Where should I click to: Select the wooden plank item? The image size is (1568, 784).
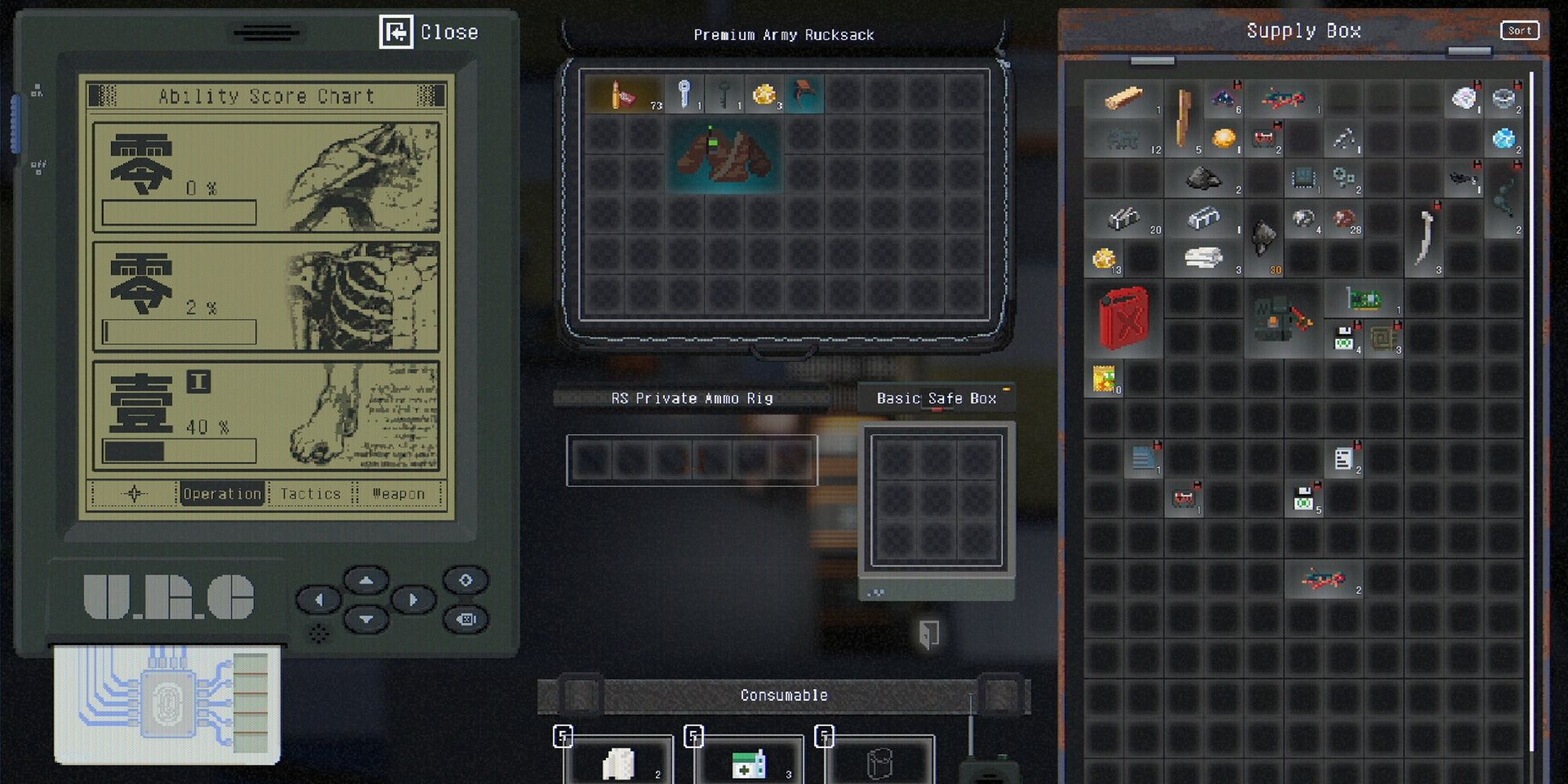coord(1123,98)
